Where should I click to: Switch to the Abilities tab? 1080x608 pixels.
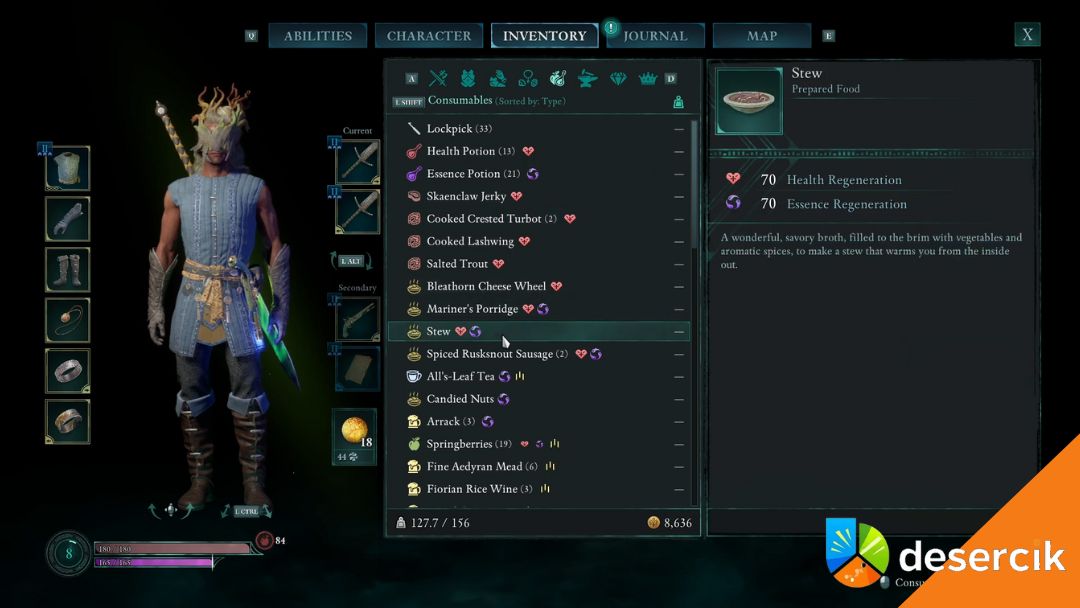(318, 36)
